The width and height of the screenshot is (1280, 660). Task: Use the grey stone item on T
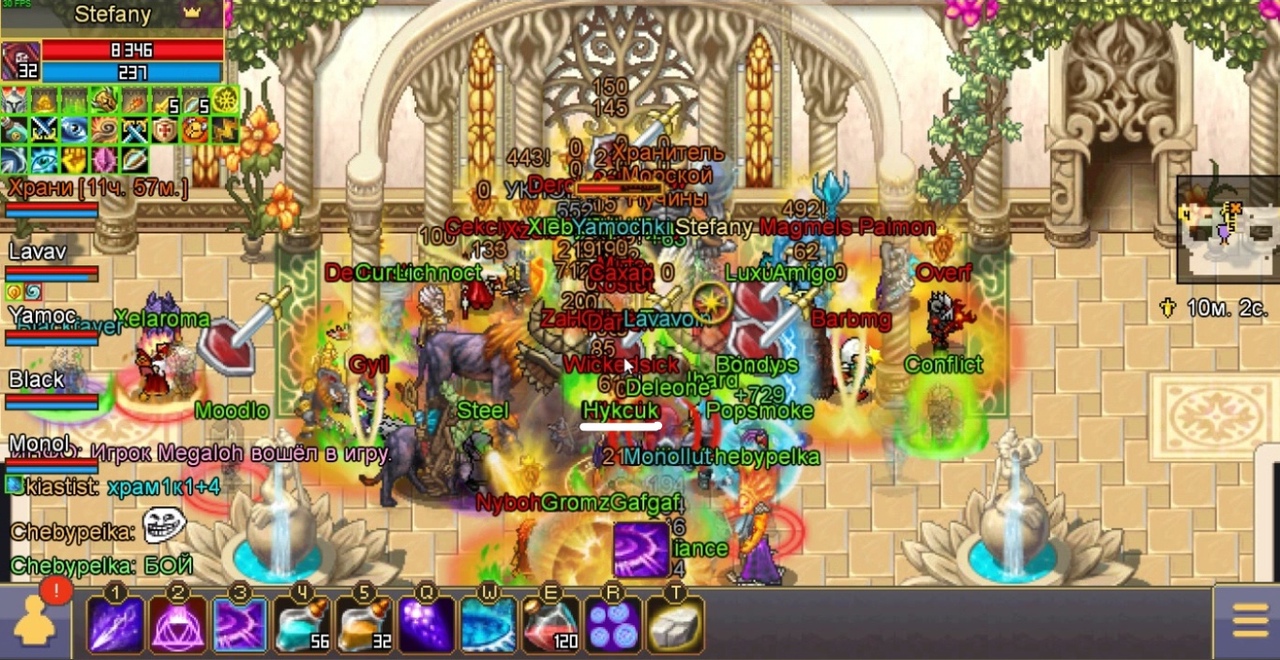pos(675,625)
